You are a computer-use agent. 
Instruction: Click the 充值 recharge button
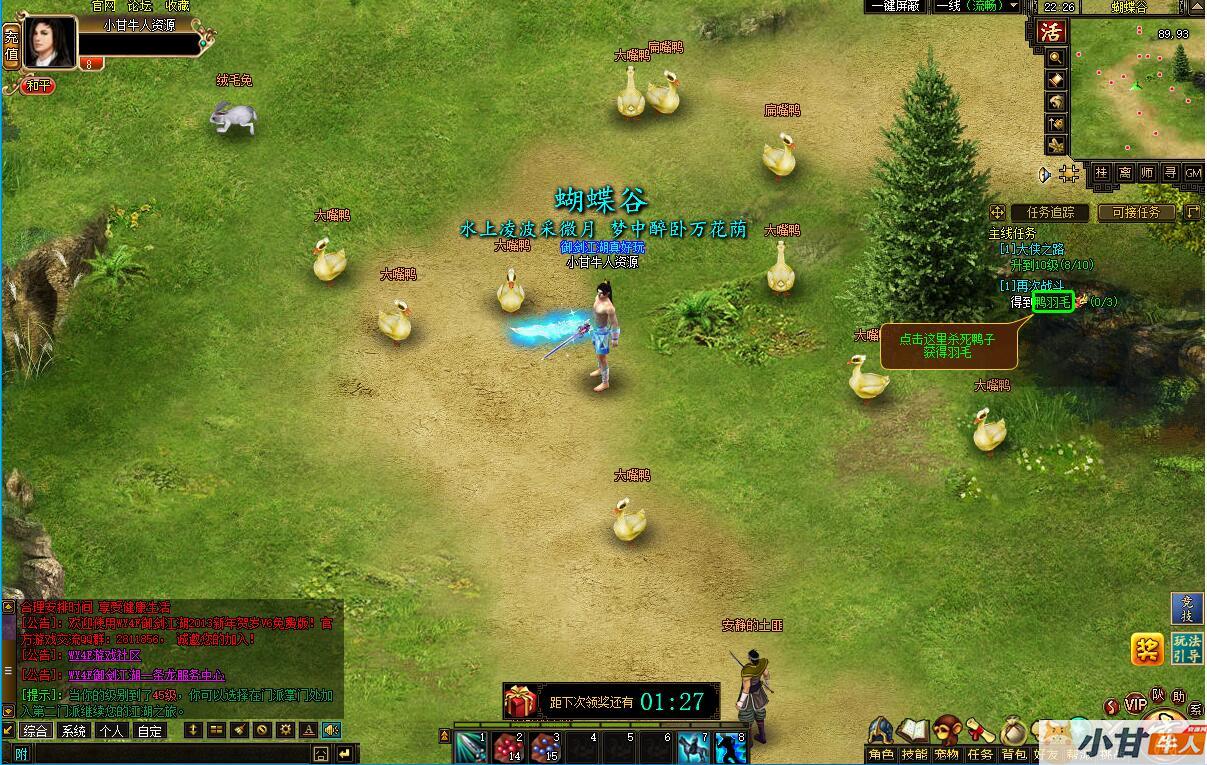[11, 45]
